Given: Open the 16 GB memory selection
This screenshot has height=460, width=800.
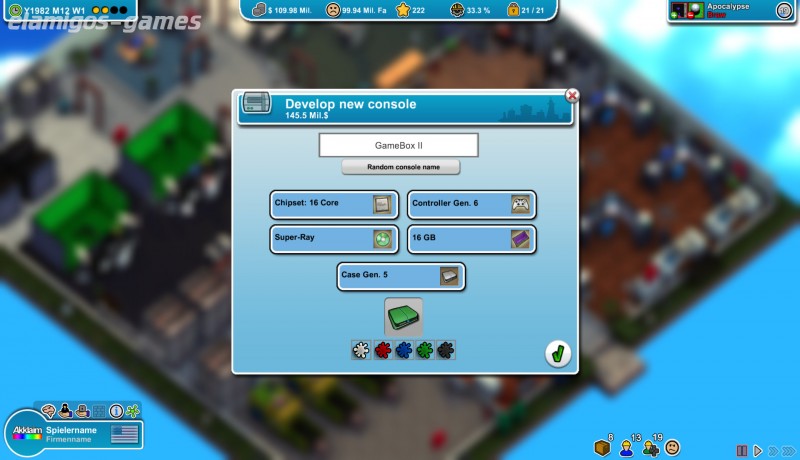Looking at the screenshot, I should click(472, 239).
